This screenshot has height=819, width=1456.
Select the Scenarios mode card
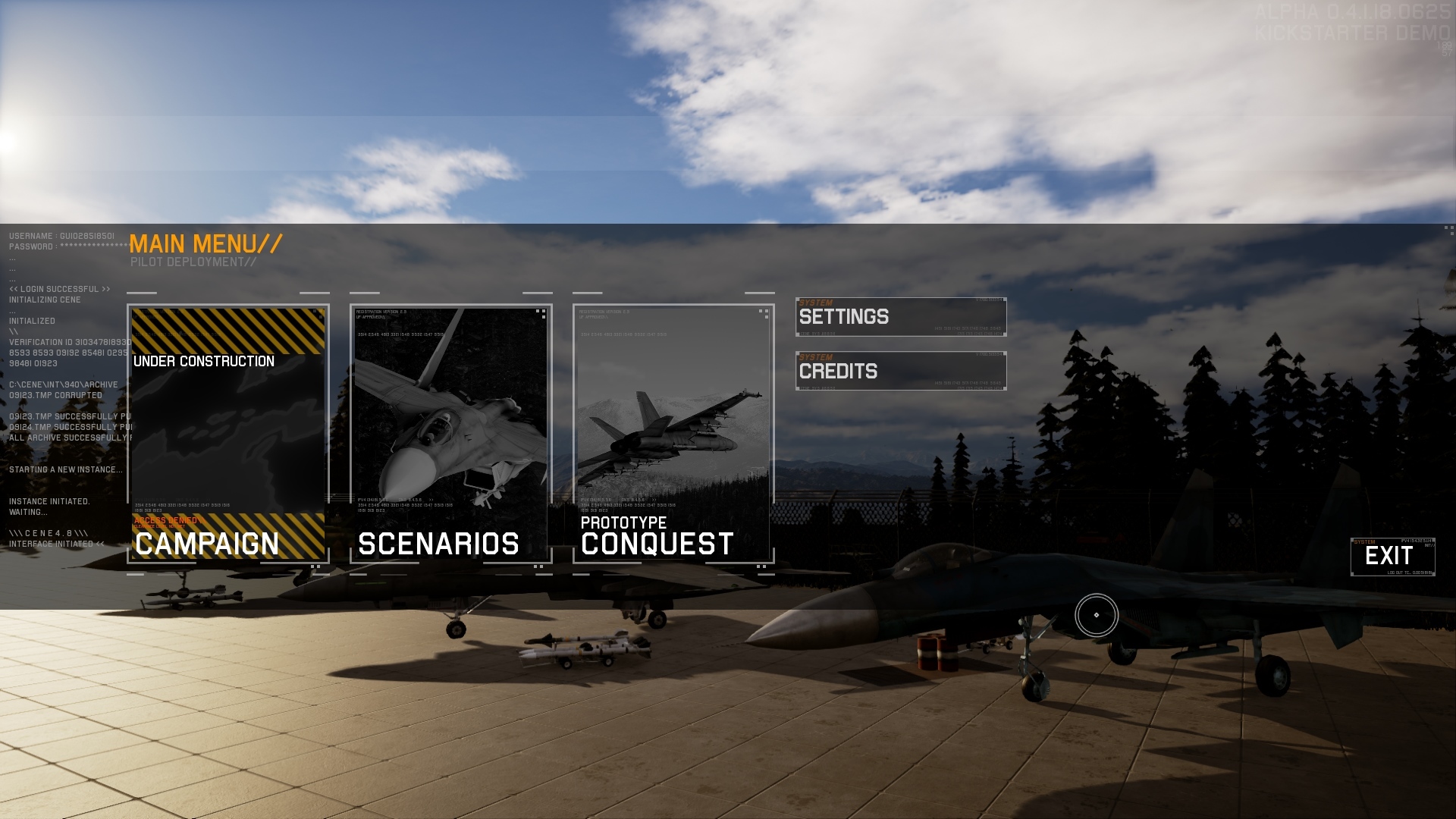tap(450, 434)
